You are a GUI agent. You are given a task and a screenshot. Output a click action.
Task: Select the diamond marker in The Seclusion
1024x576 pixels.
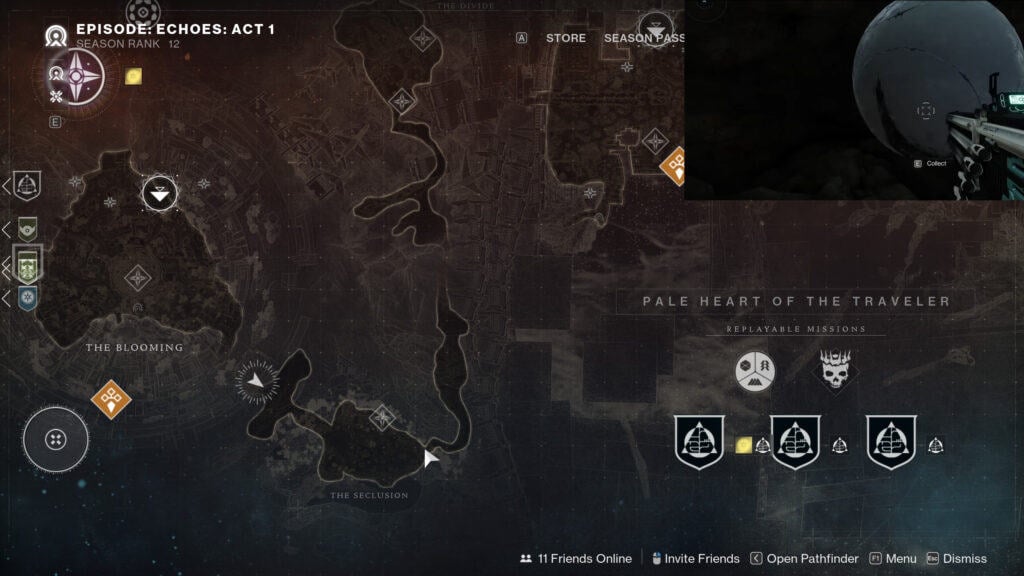pos(382,417)
